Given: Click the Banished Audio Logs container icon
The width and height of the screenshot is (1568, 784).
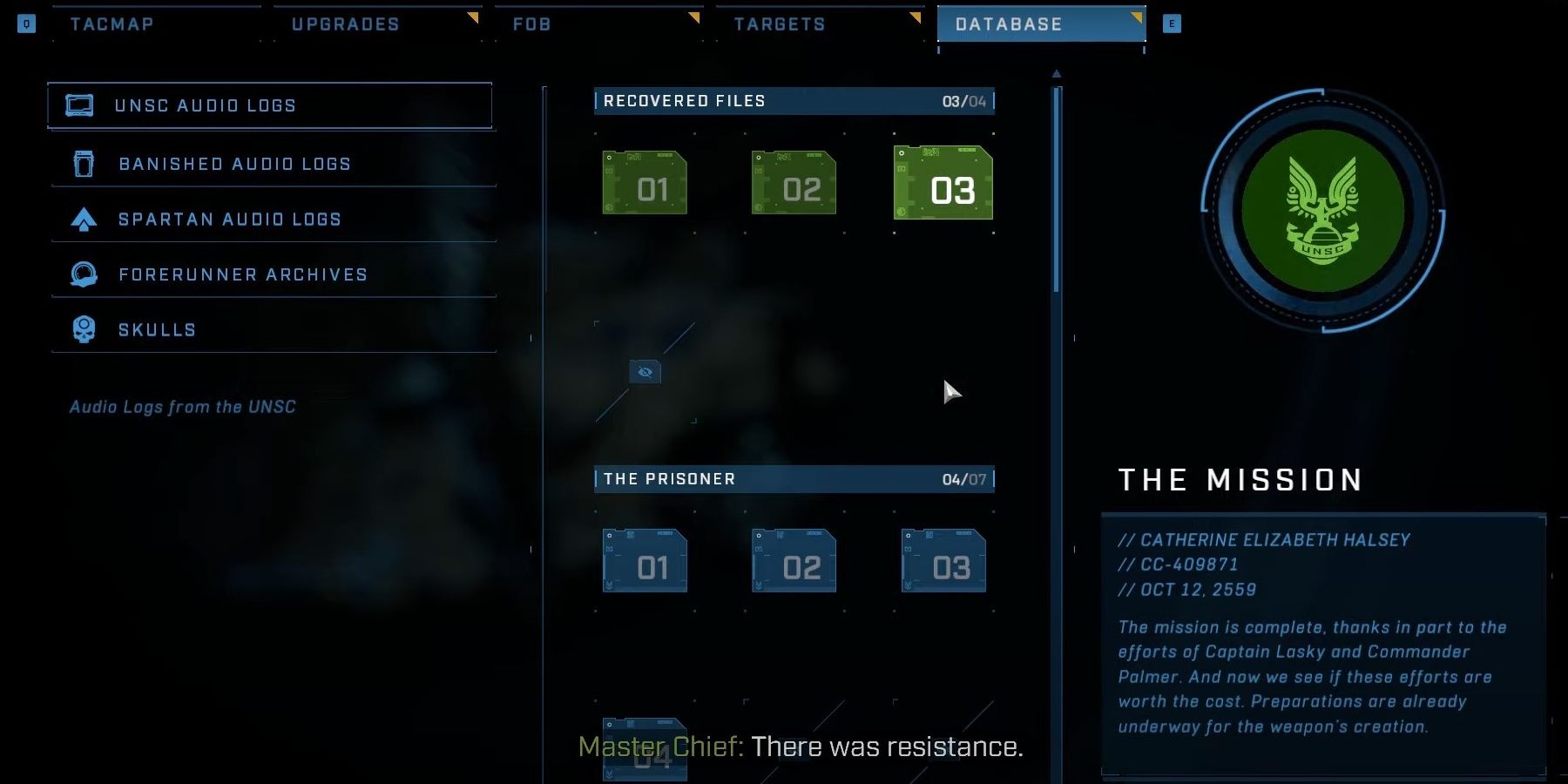Looking at the screenshot, I should 83,163.
